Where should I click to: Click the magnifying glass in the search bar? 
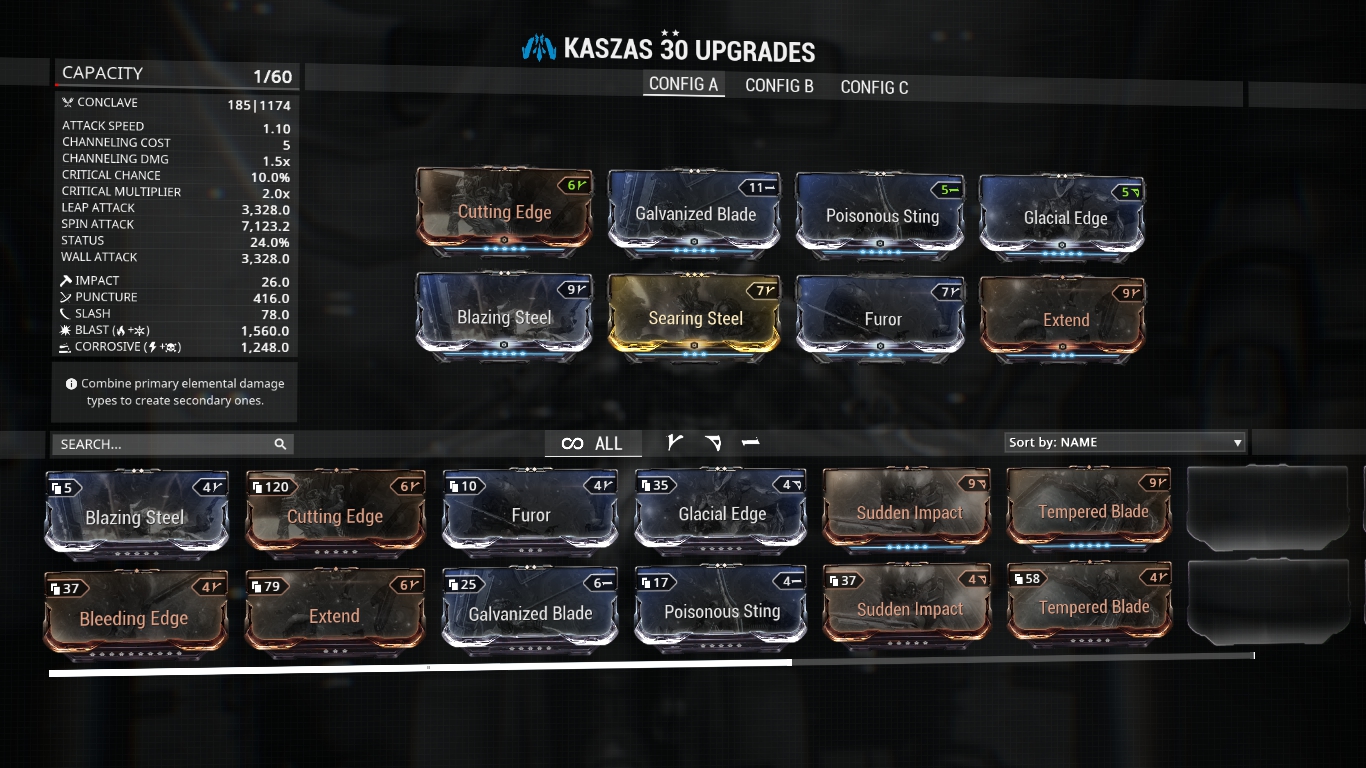279,443
